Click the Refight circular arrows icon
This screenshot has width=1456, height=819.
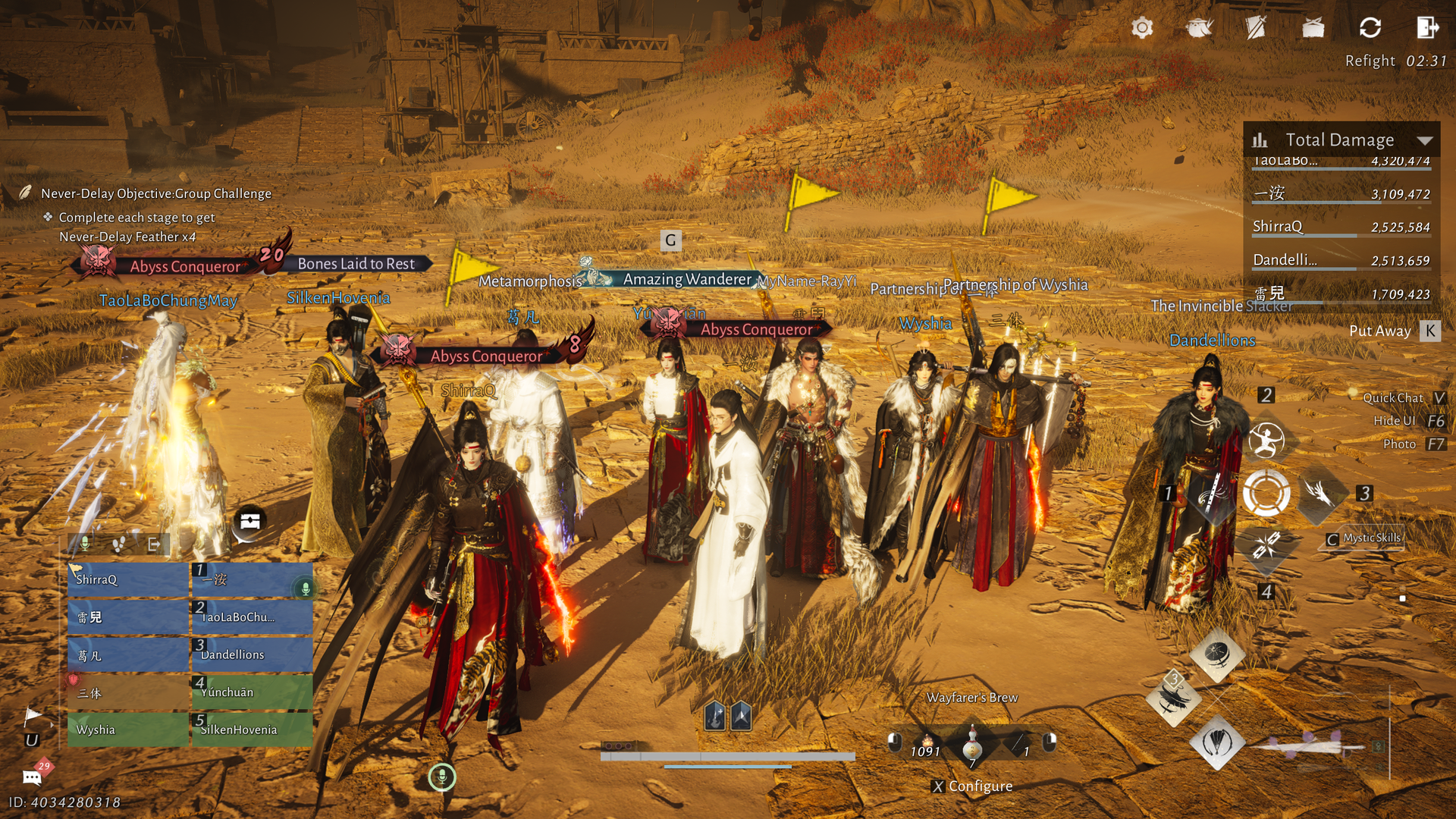(x=1370, y=28)
